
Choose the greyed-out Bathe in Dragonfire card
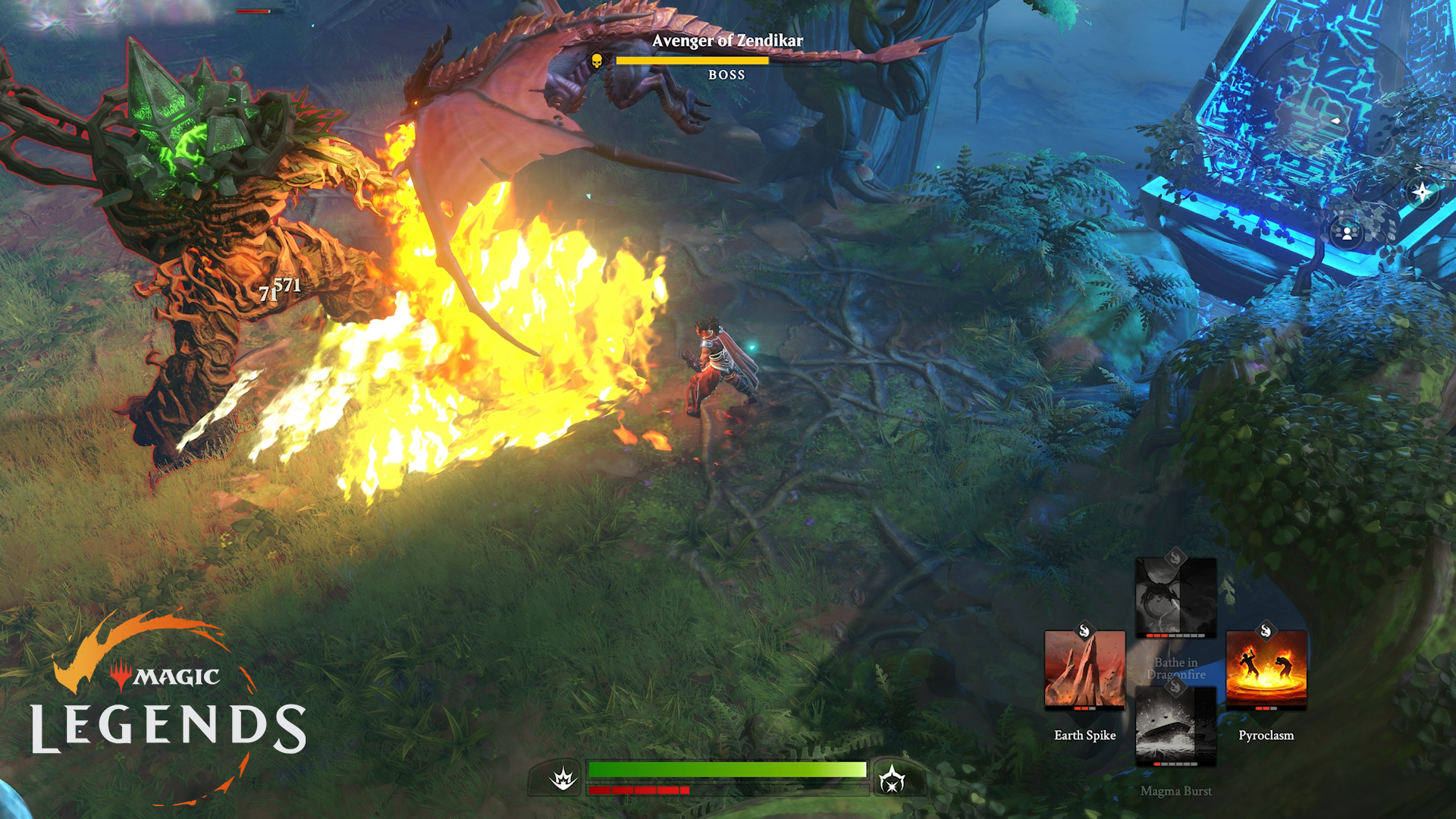pyautogui.click(x=1175, y=599)
